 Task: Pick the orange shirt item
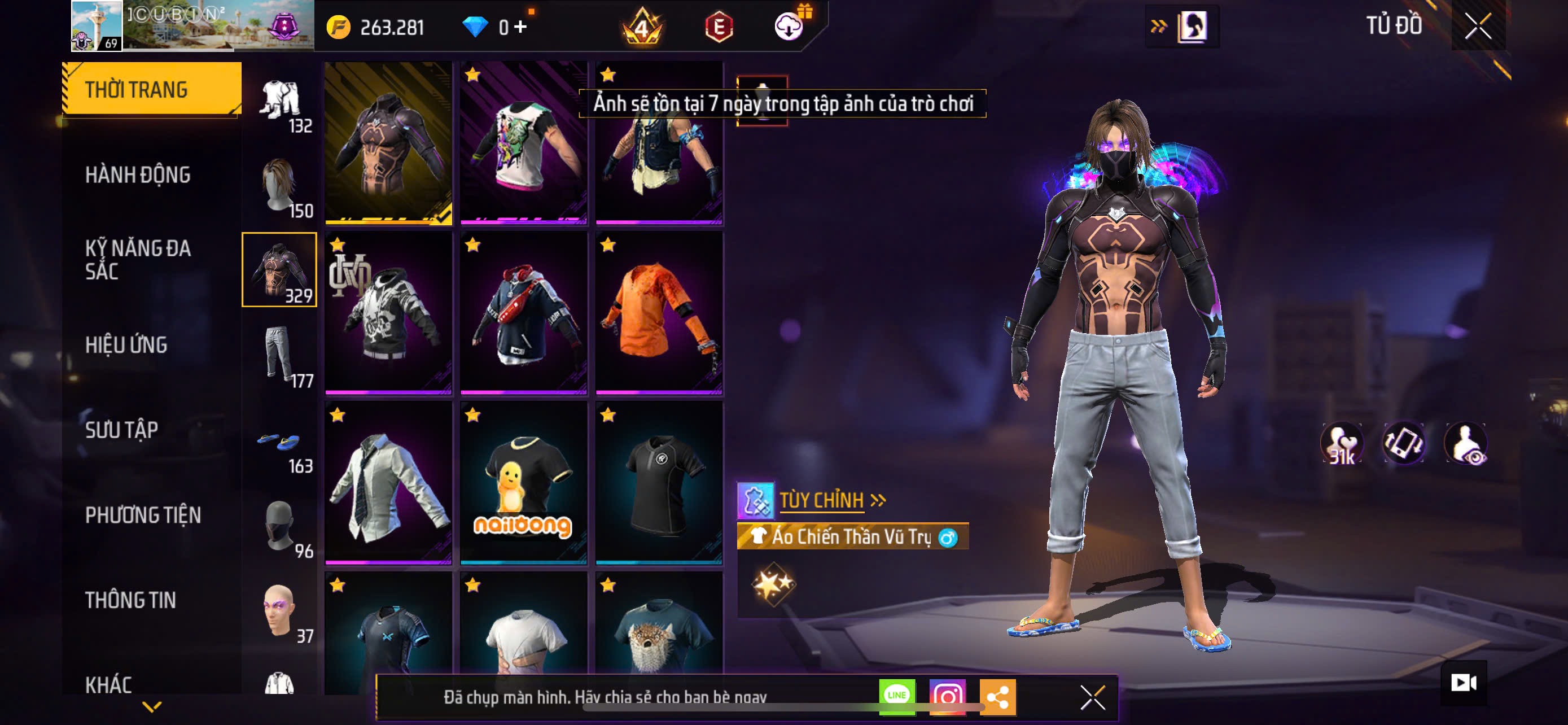(x=659, y=312)
